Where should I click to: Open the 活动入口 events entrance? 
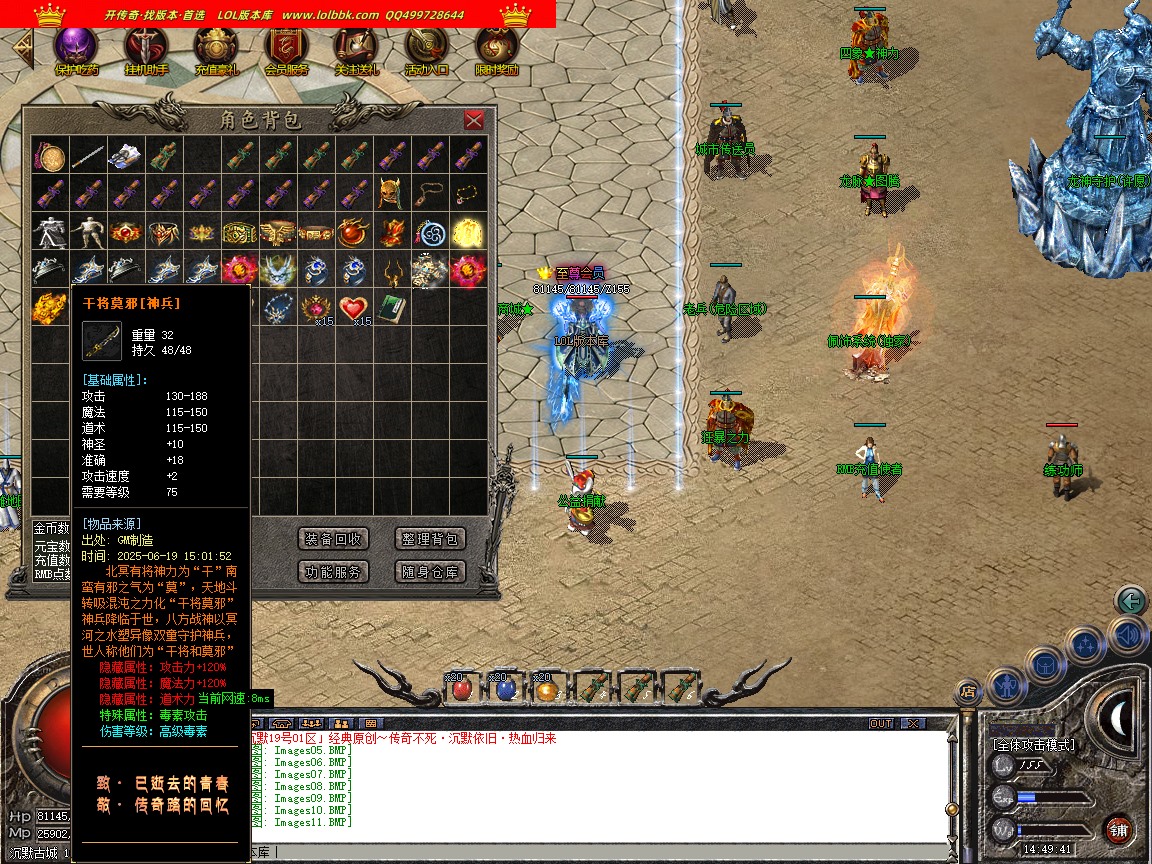click(x=426, y=47)
